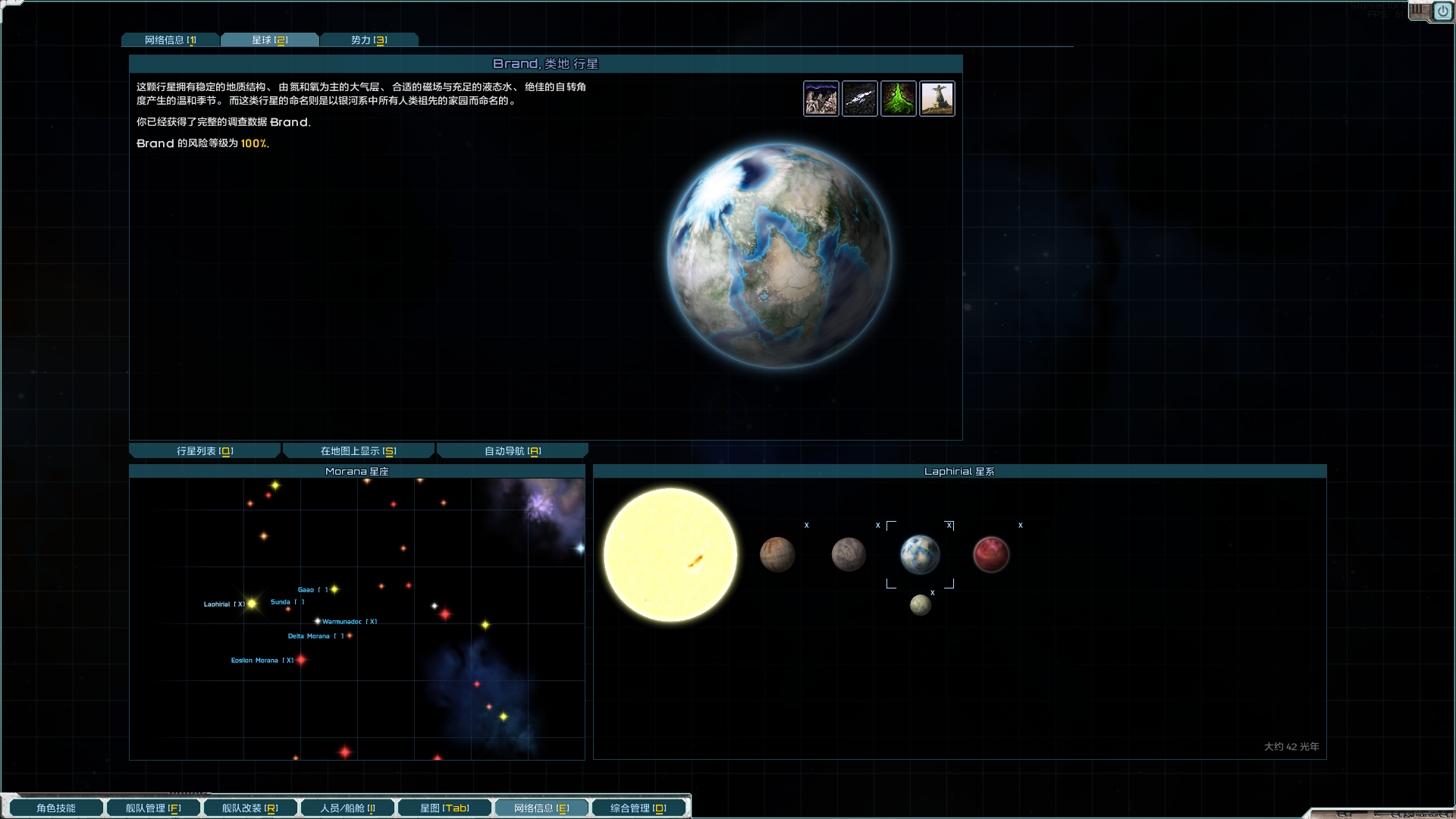The height and width of the screenshot is (819, 1456).
Task: Open 舰队改装 [R] refit screen
Action: pos(250,807)
